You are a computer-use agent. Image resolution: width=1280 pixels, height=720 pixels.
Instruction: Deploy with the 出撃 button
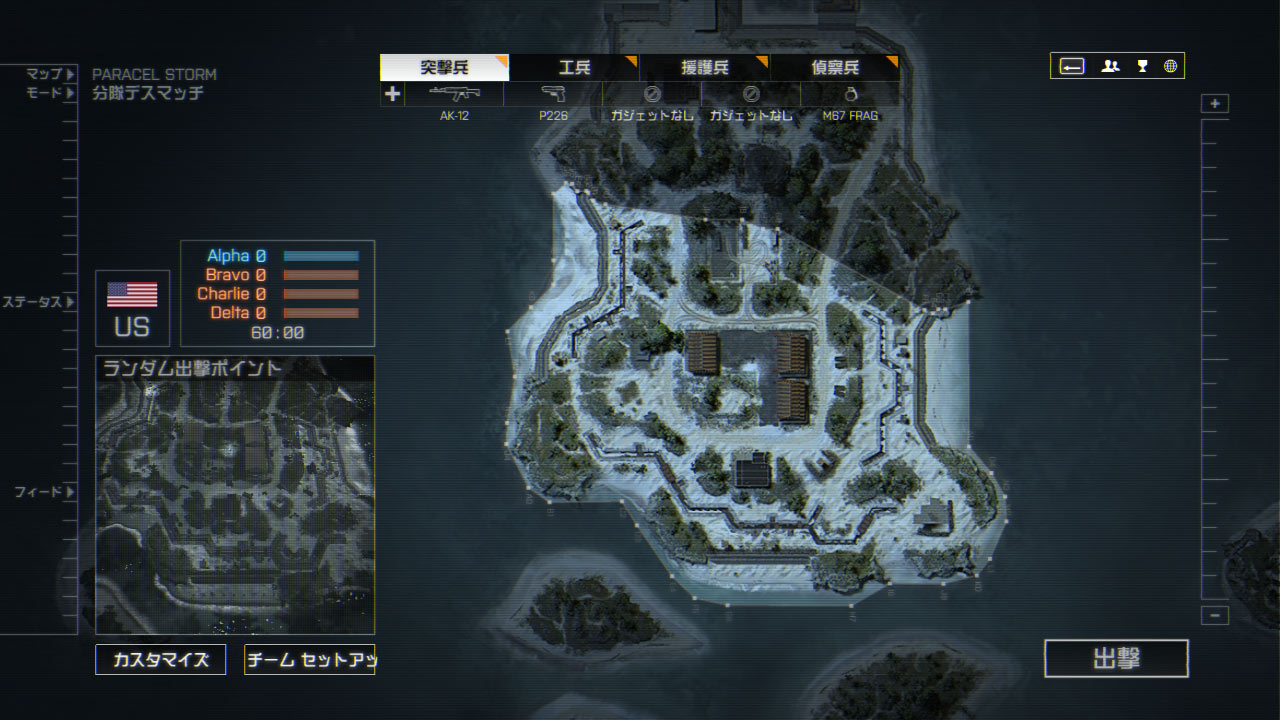(1116, 658)
